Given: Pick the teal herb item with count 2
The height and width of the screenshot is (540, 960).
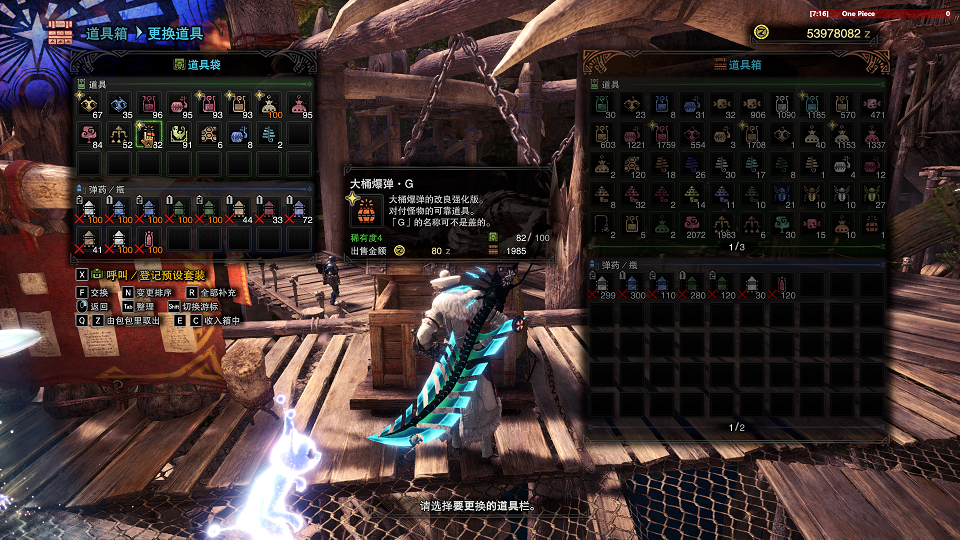Looking at the screenshot, I should pos(269,134).
